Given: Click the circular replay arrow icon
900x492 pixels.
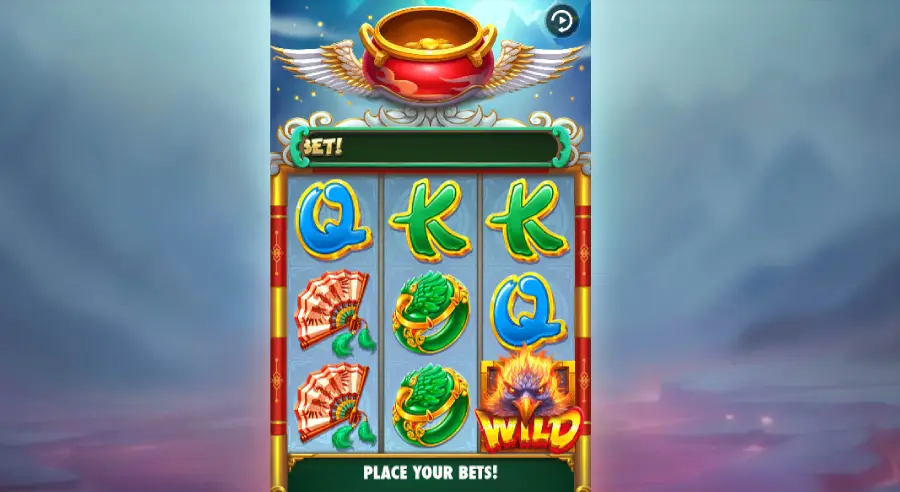Looking at the screenshot, I should click(x=561, y=21).
